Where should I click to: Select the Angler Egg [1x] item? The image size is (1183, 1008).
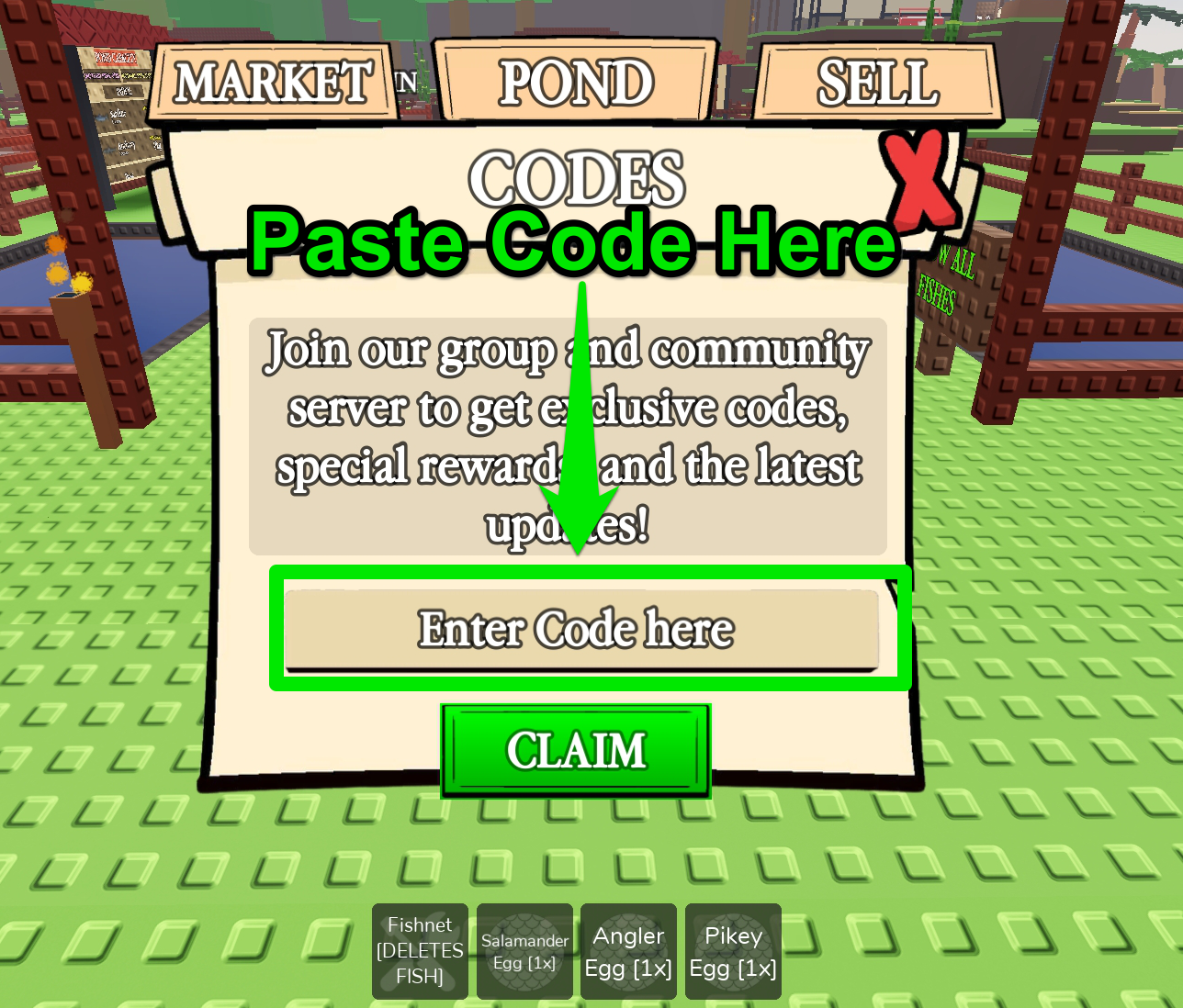click(x=628, y=951)
